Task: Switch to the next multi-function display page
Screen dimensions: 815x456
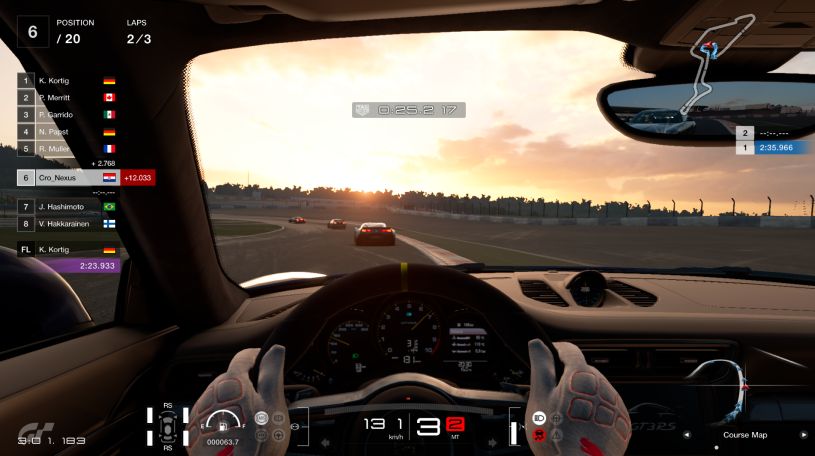Action: click(804, 435)
